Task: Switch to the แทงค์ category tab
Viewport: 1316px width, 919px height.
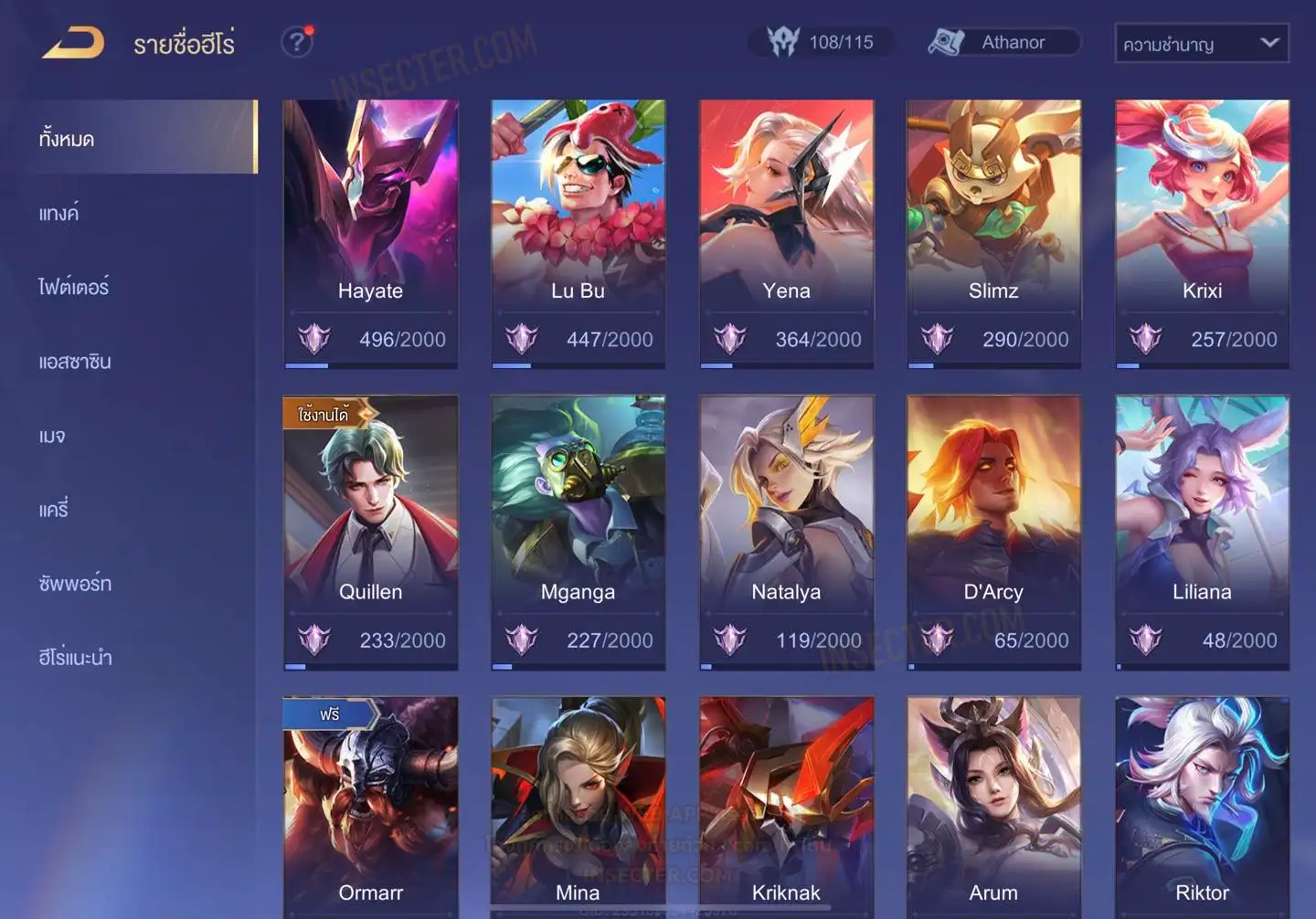Action: pos(60,214)
